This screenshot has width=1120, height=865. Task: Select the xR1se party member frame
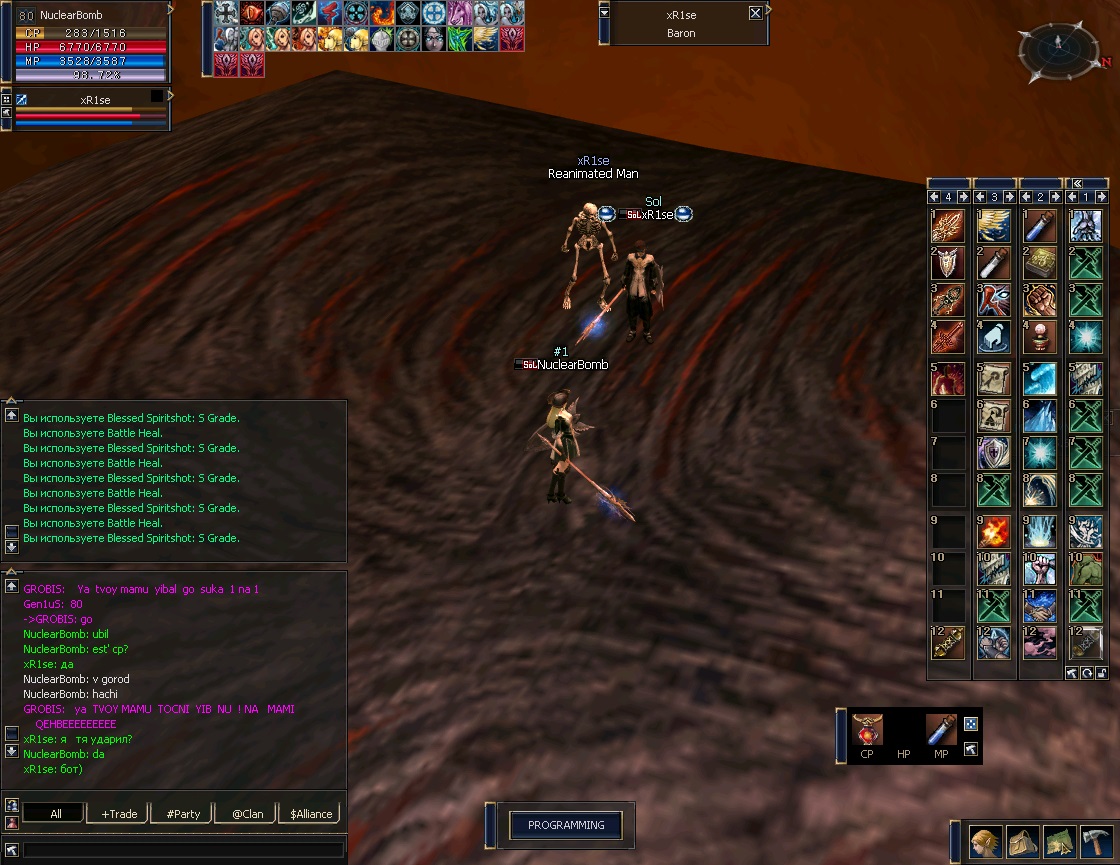click(92, 110)
